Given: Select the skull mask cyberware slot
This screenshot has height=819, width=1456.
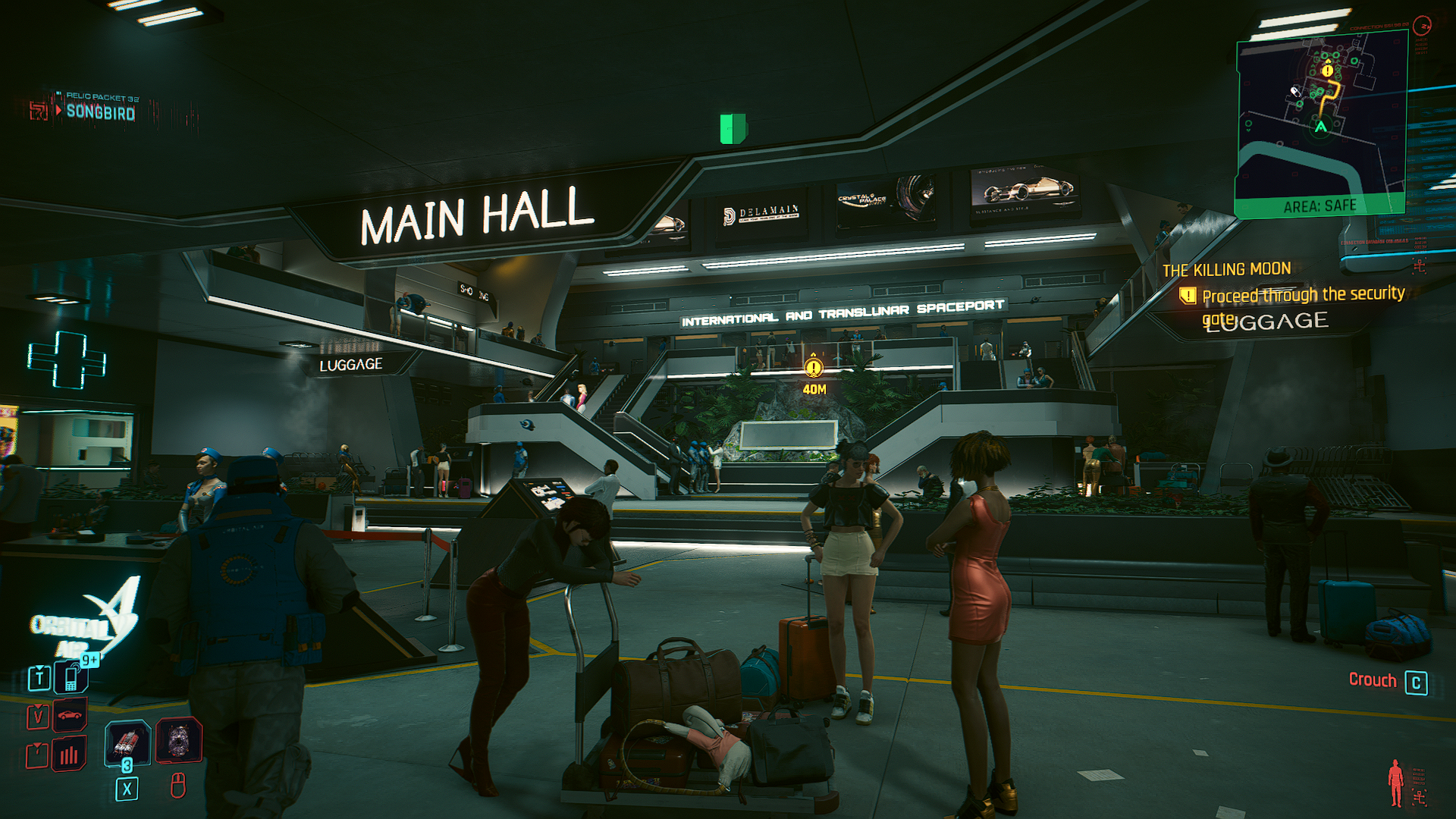Looking at the screenshot, I should click(x=179, y=740).
